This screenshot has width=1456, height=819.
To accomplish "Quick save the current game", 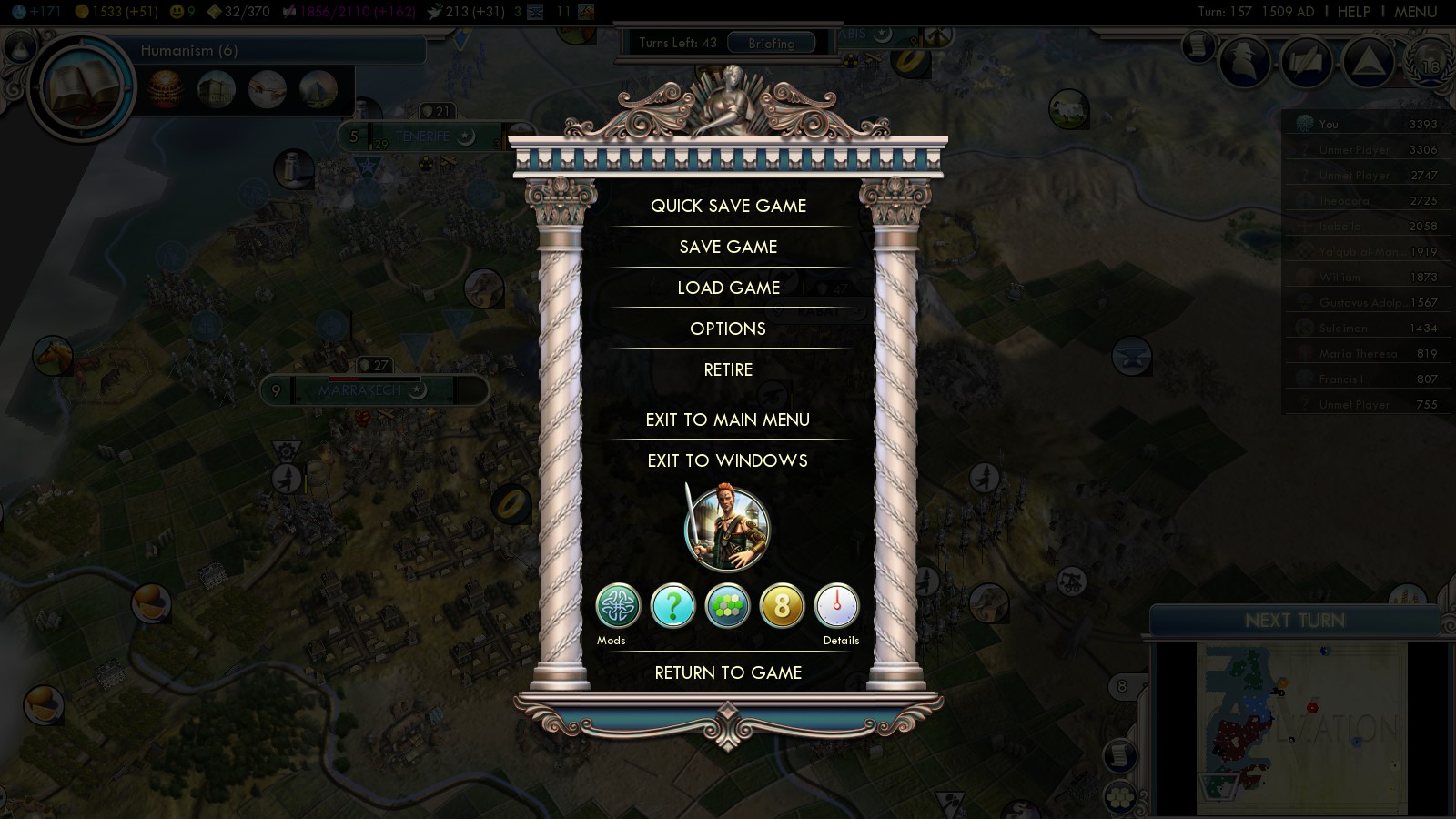I will pos(728,206).
